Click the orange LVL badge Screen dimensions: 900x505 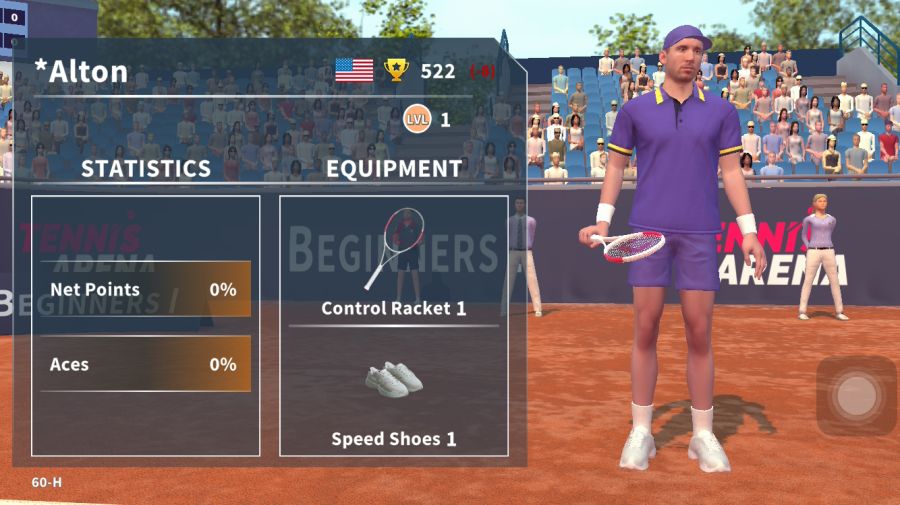point(417,120)
